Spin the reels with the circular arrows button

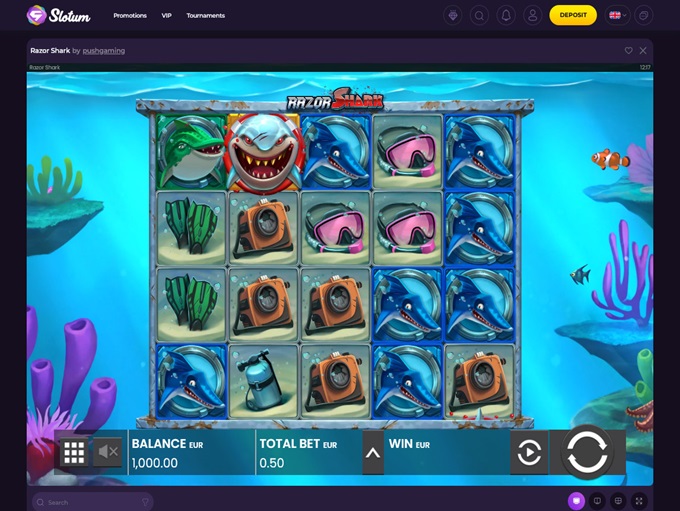(587, 453)
